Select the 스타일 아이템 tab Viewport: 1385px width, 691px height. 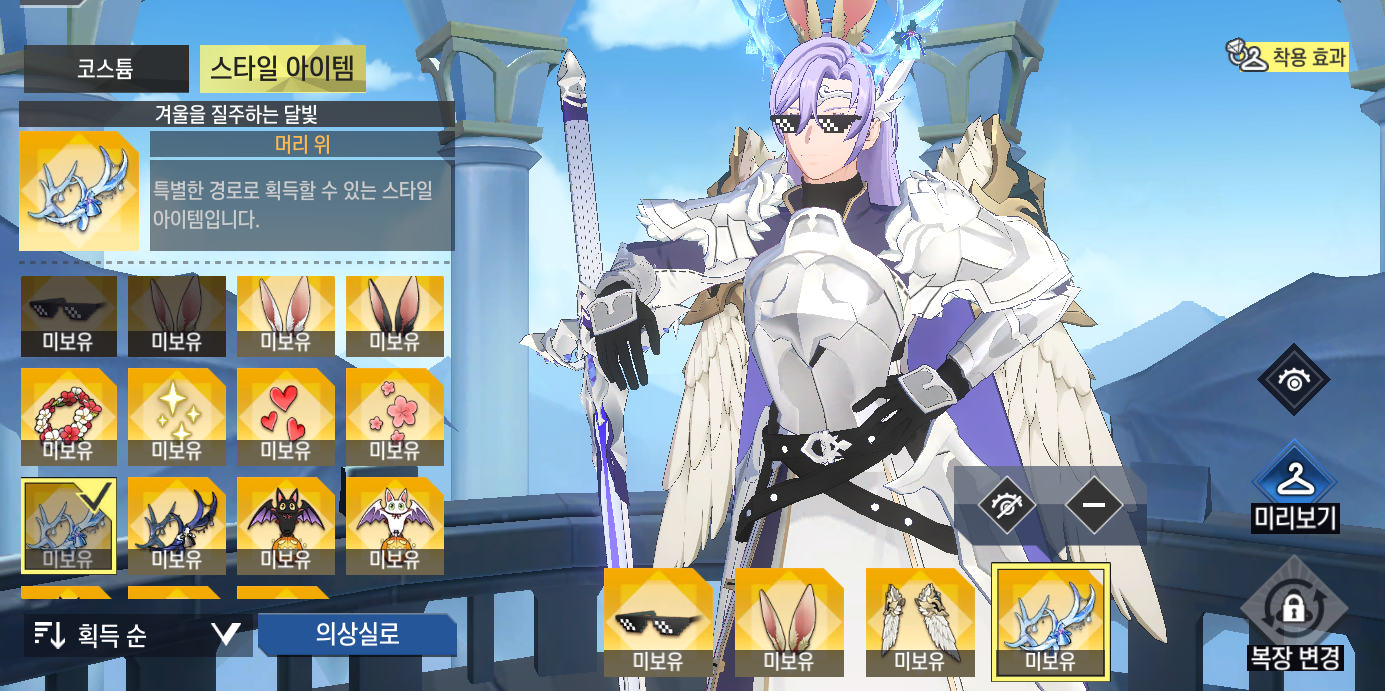283,69
